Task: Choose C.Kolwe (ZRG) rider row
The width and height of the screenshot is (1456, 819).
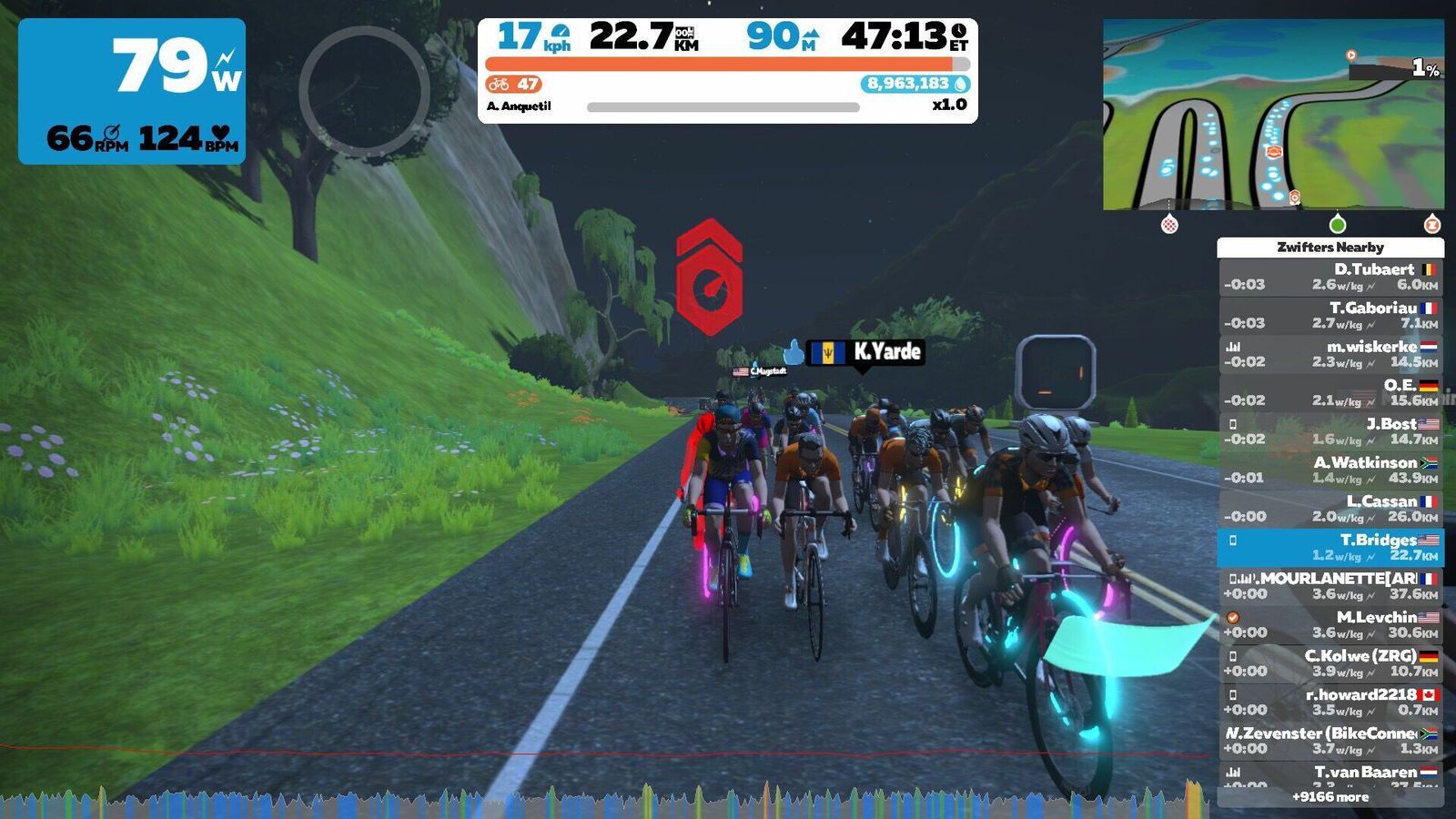Action: point(1330,663)
